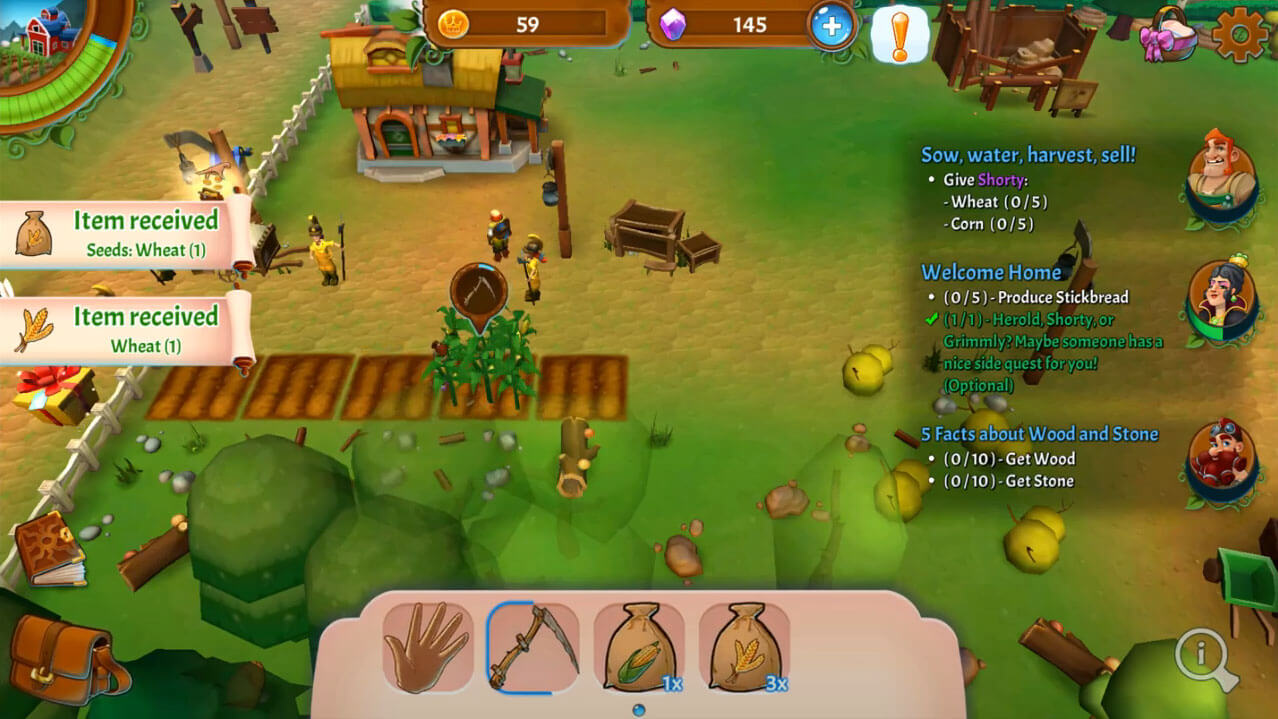Open the Sow, water, harvest, sell! quest
The image size is (1278, 719).
point(1027,155)
